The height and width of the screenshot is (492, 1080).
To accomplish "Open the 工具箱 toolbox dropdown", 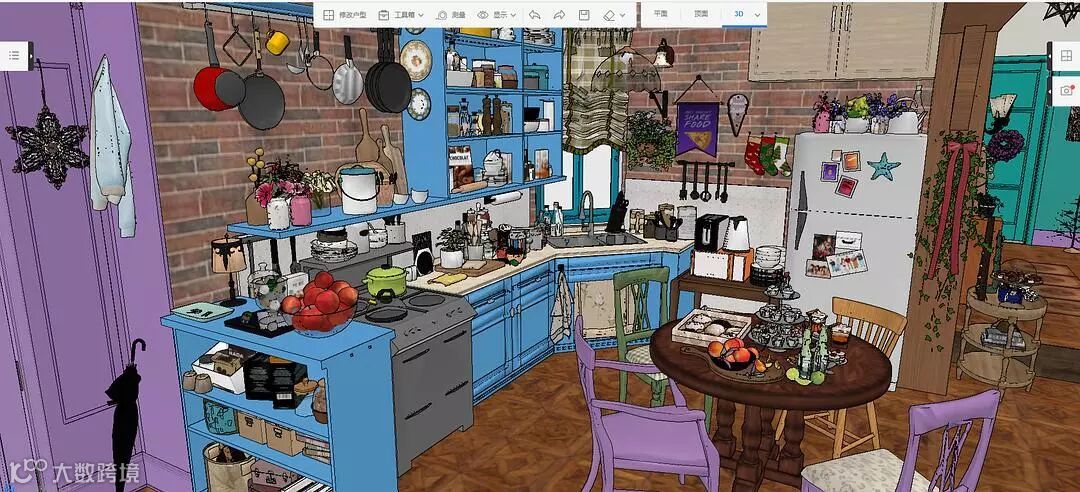I will 402,15.
